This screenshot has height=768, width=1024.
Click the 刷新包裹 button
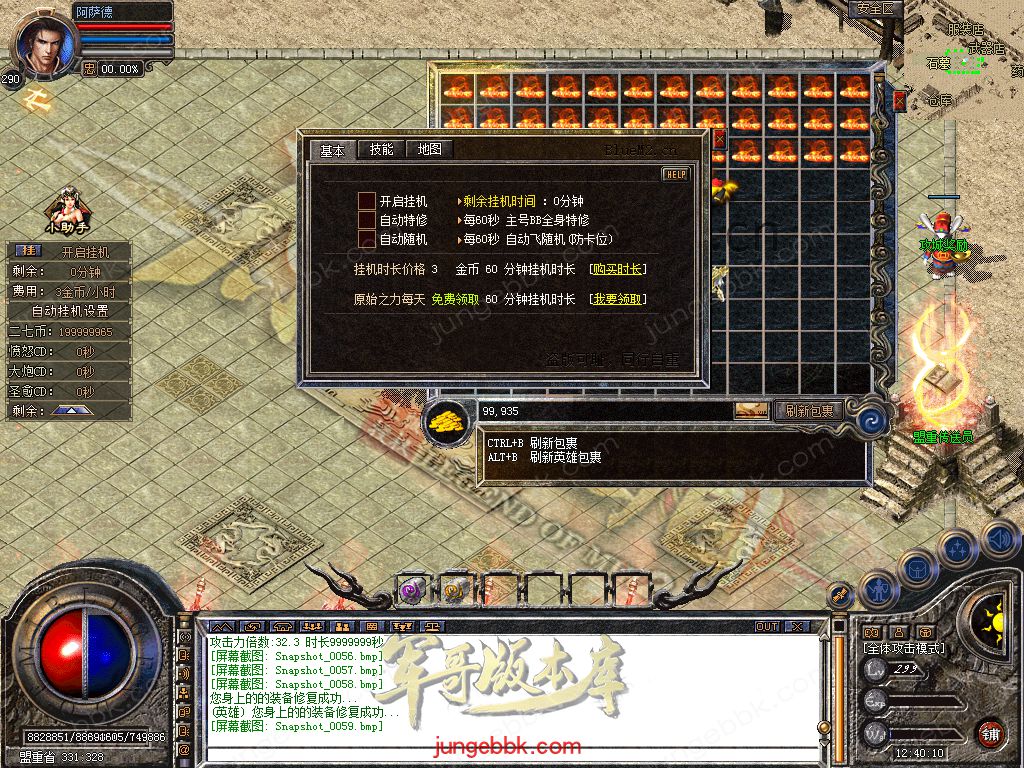(x=809, y=410)
